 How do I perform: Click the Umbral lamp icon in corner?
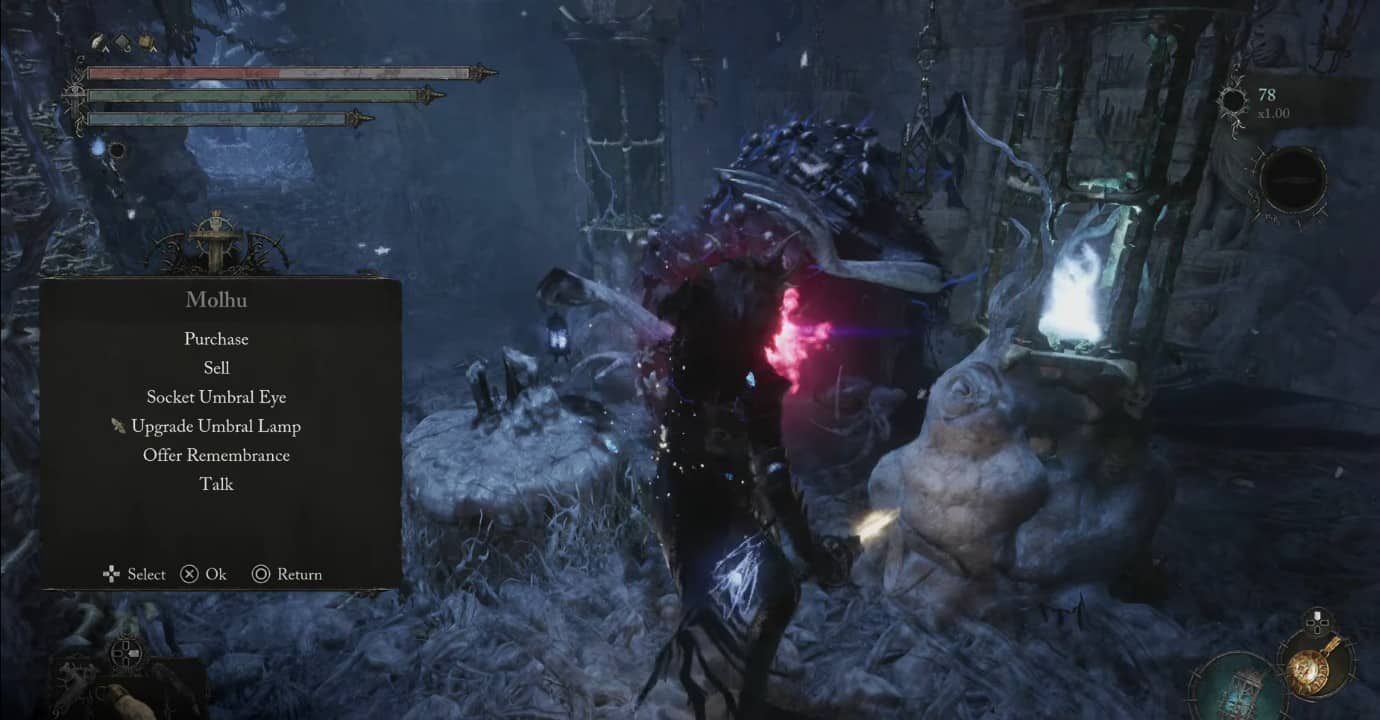click(x=1237, y=687)
